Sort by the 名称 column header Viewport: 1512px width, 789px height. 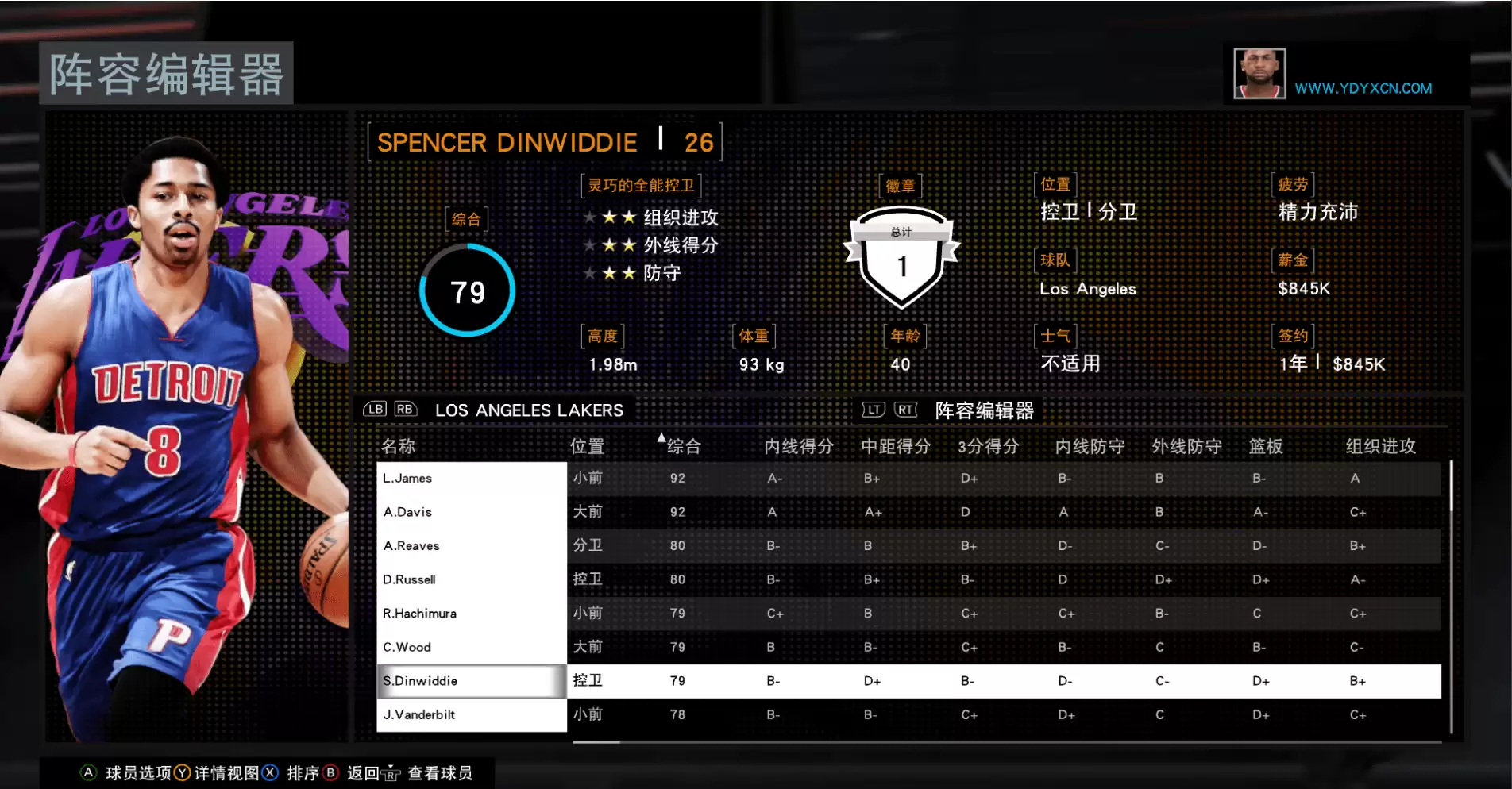point(398,446)
